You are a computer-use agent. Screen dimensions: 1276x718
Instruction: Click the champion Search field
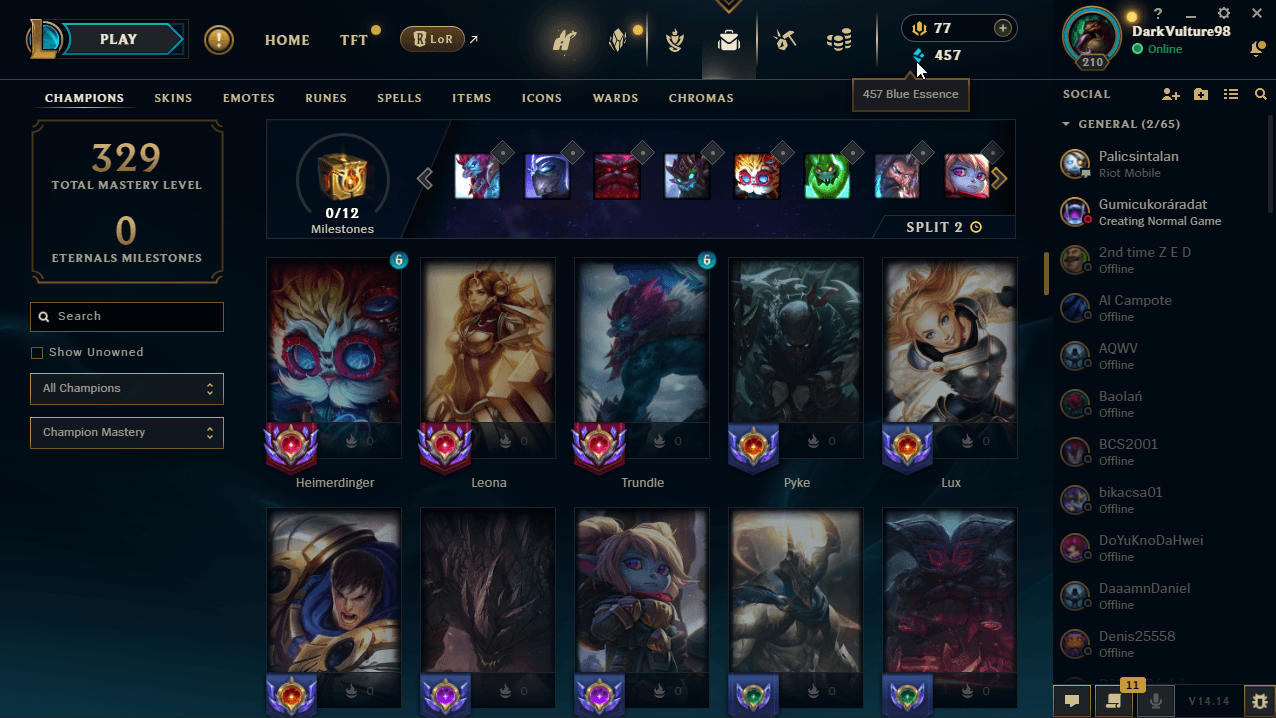[x=127, y=316]
